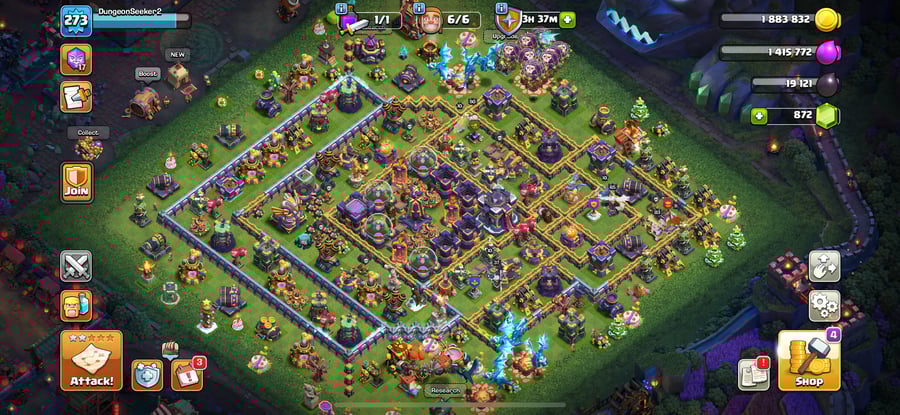Open the barbarian army overview icon
Viewport: 900px width, 415px height.
tap(76, 304)
